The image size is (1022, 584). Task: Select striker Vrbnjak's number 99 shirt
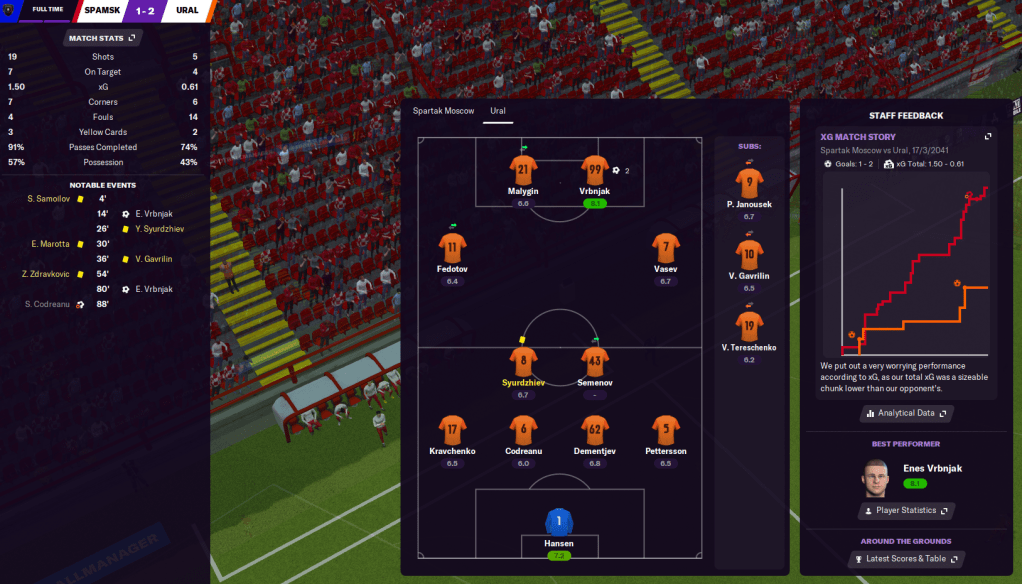pos(595,170)
